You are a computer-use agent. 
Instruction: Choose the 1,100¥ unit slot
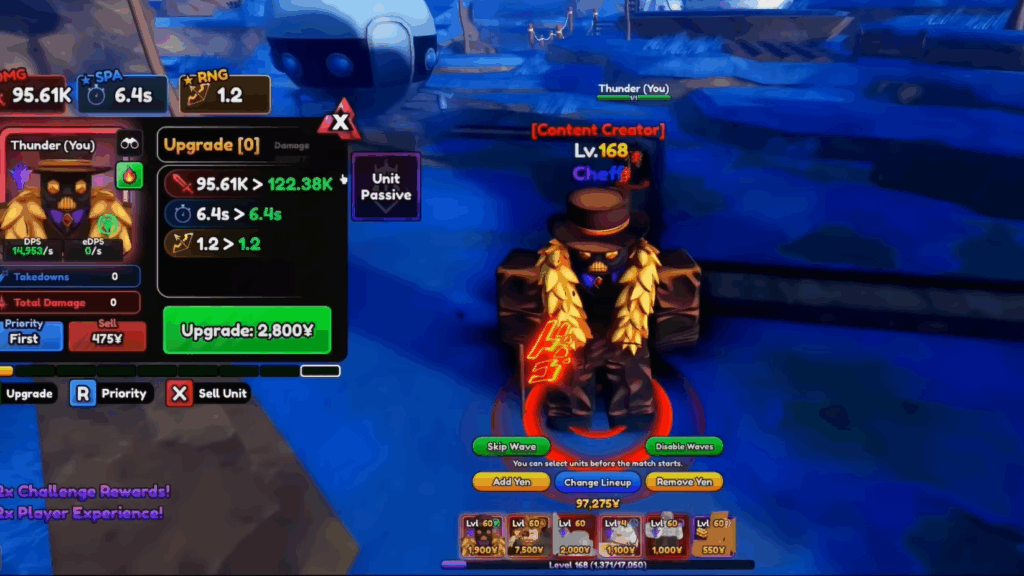[x=620, y=536]
